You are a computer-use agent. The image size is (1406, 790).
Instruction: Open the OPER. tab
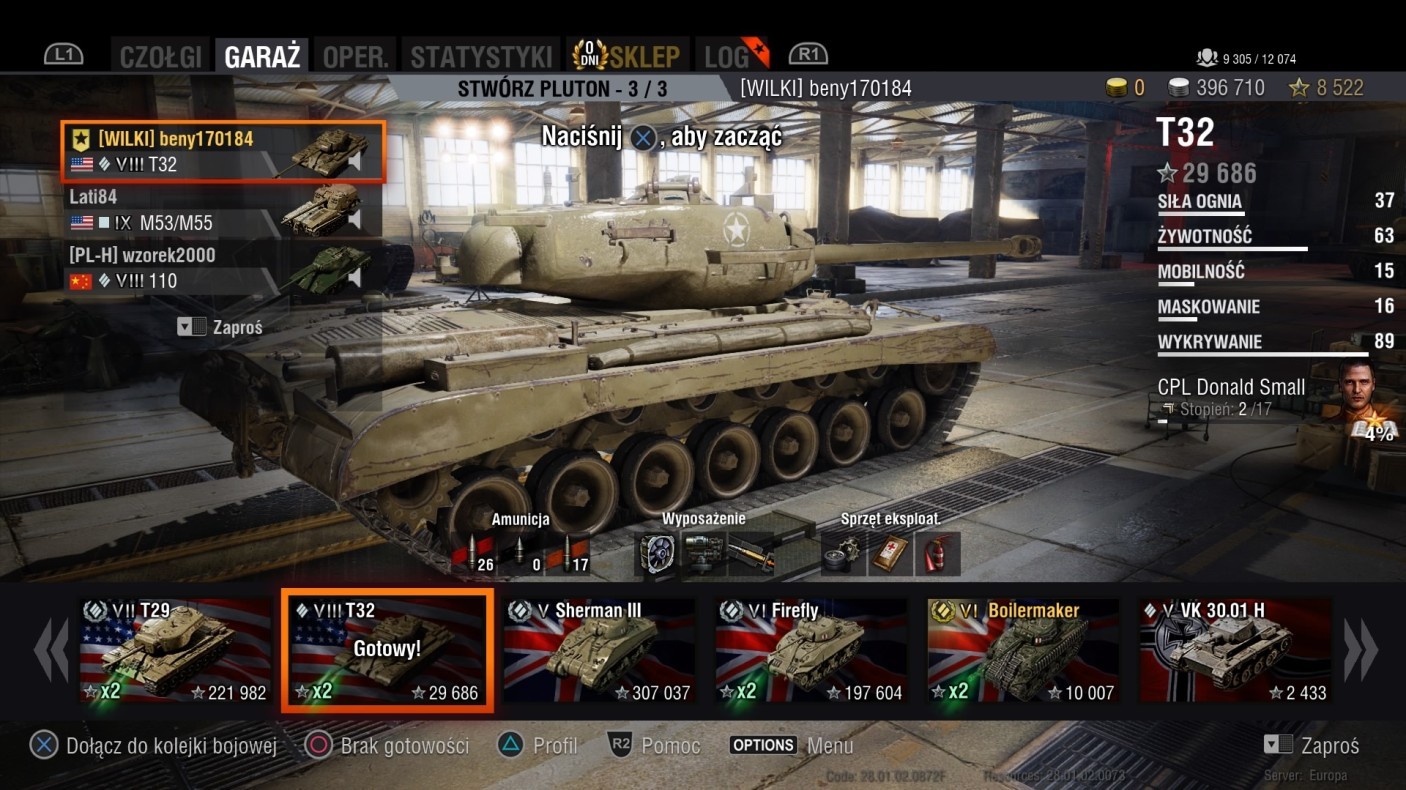[x=355, y=56]
